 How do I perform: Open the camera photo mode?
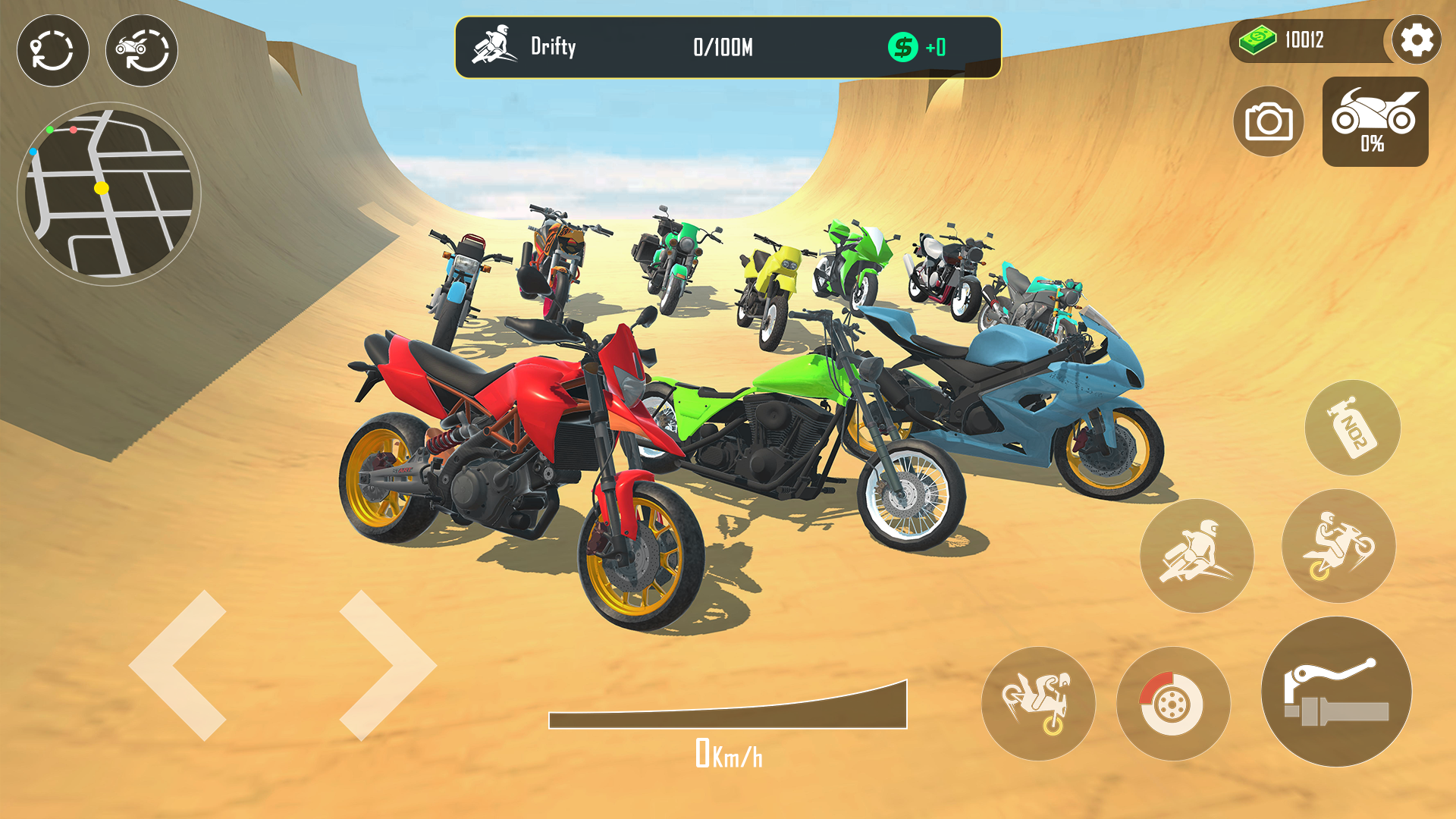click(1269, 121)
